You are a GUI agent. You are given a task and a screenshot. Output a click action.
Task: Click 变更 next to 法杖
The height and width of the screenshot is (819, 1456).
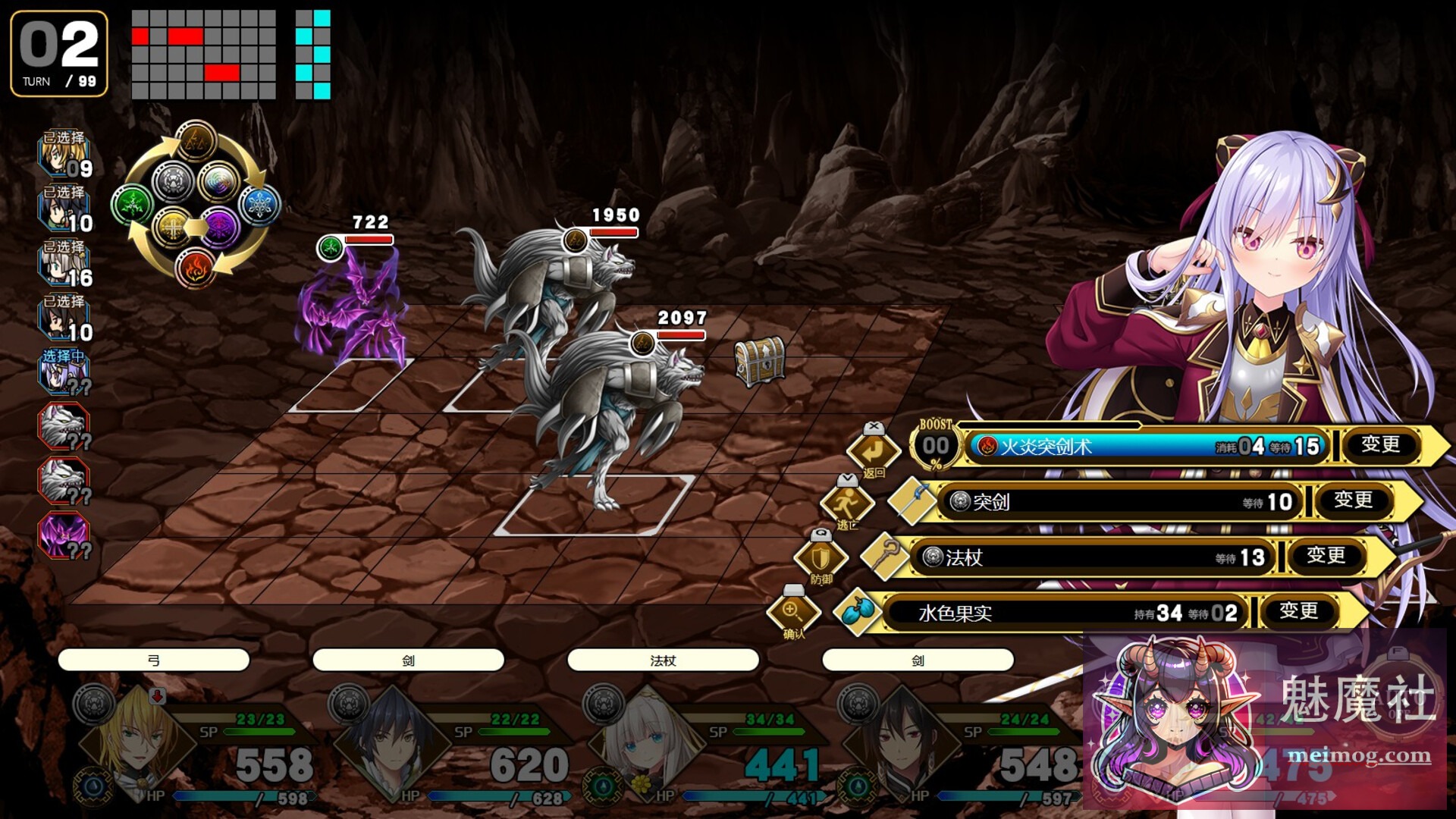point(1326,556)
